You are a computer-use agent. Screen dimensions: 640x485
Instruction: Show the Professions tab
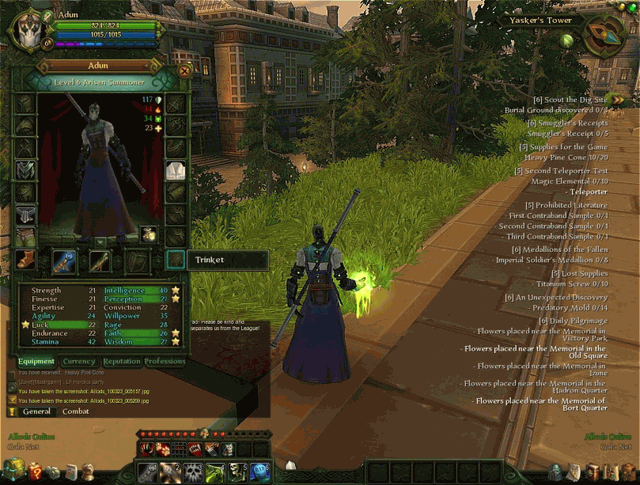(165, 361)
